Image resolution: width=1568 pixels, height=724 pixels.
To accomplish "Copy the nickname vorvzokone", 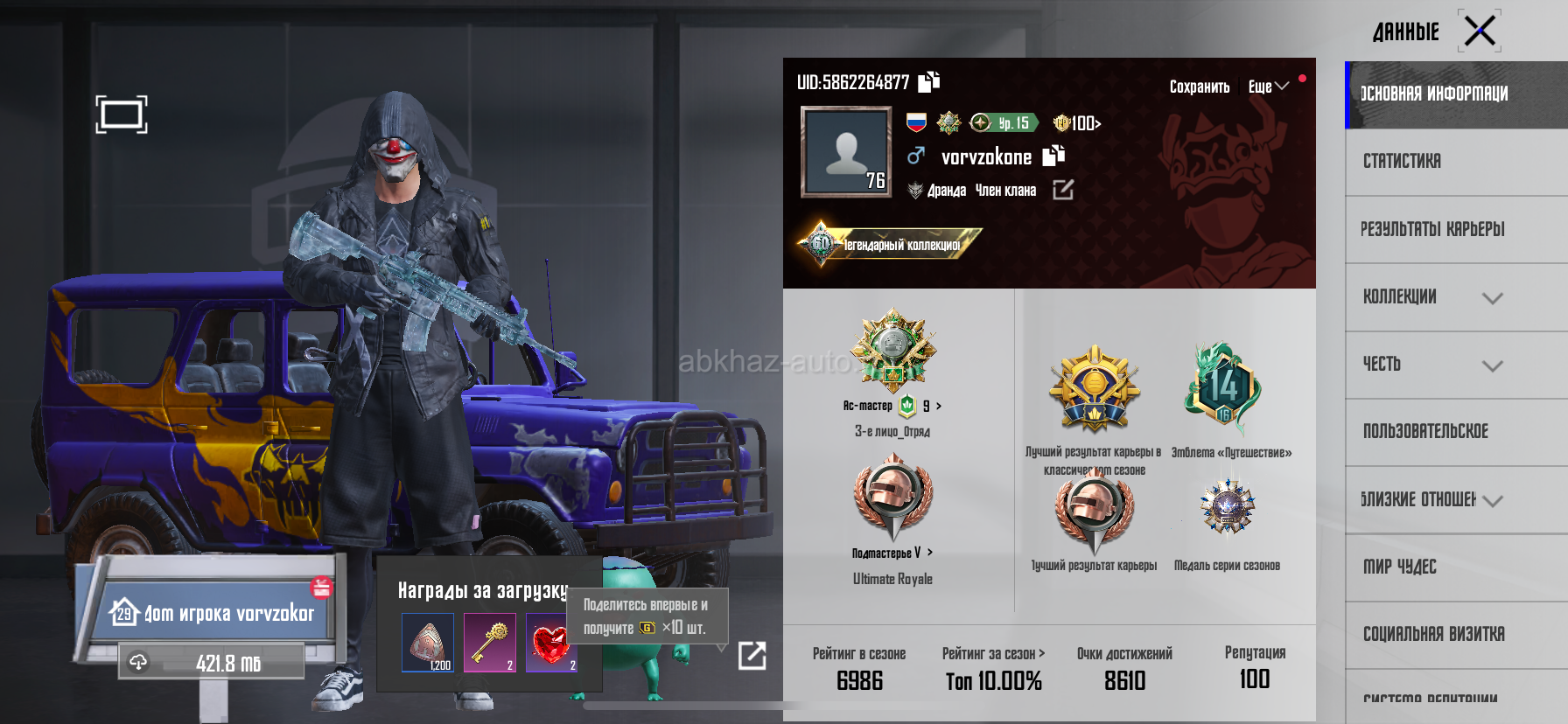I will tap(1053, 156).
